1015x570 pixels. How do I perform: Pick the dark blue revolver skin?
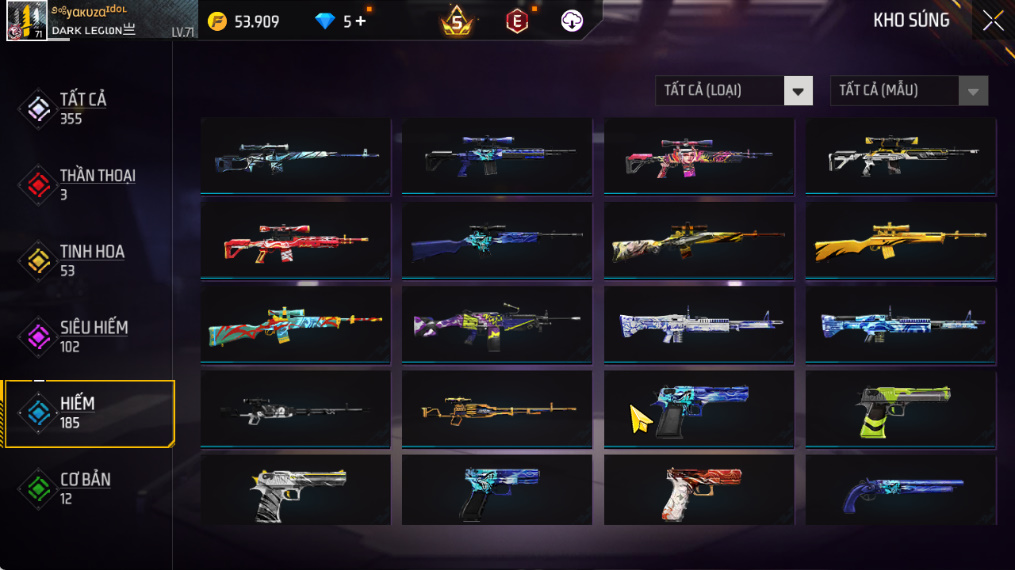(900, 493)
